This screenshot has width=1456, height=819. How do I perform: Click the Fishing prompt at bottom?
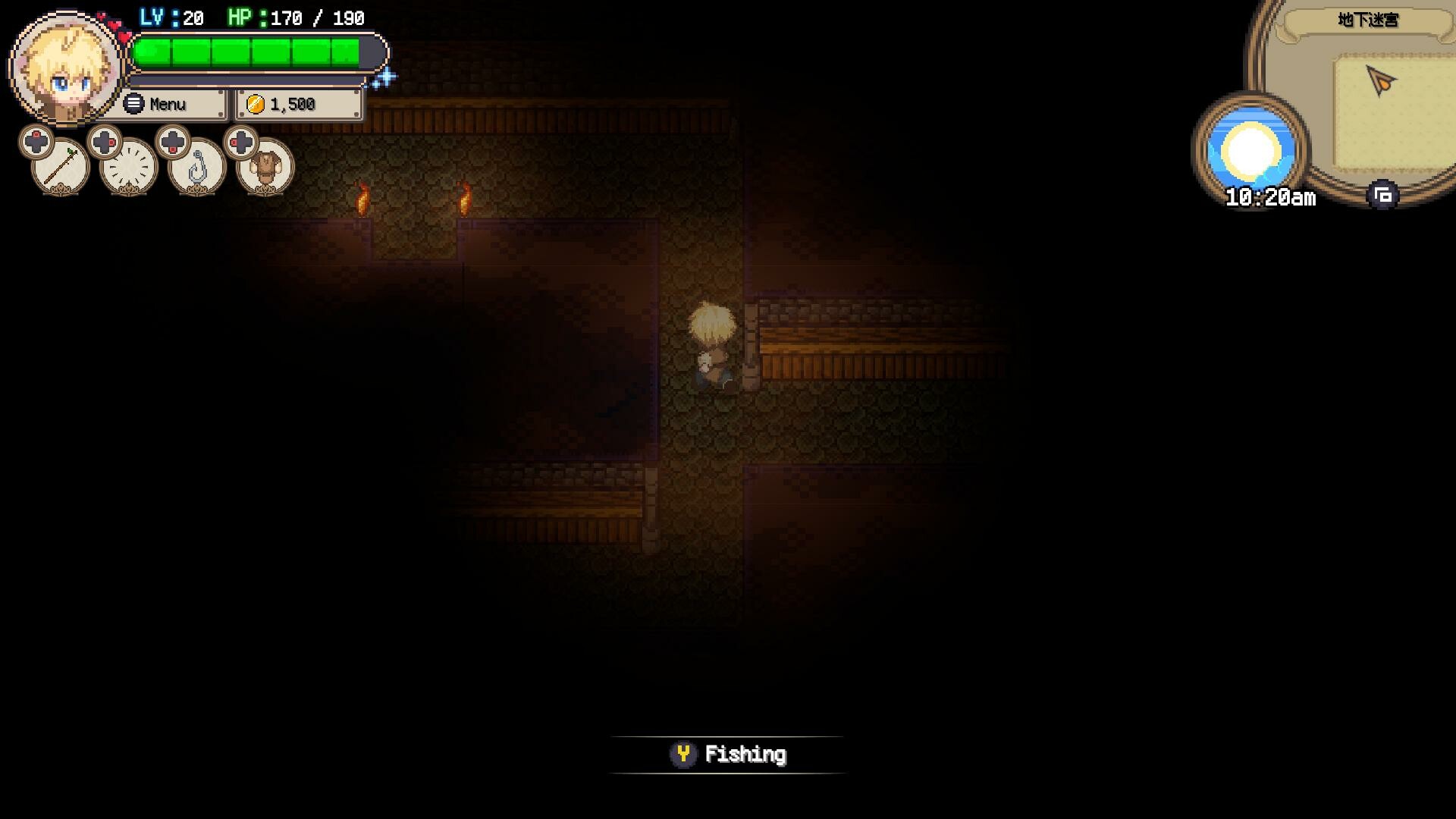pos(728,754)
